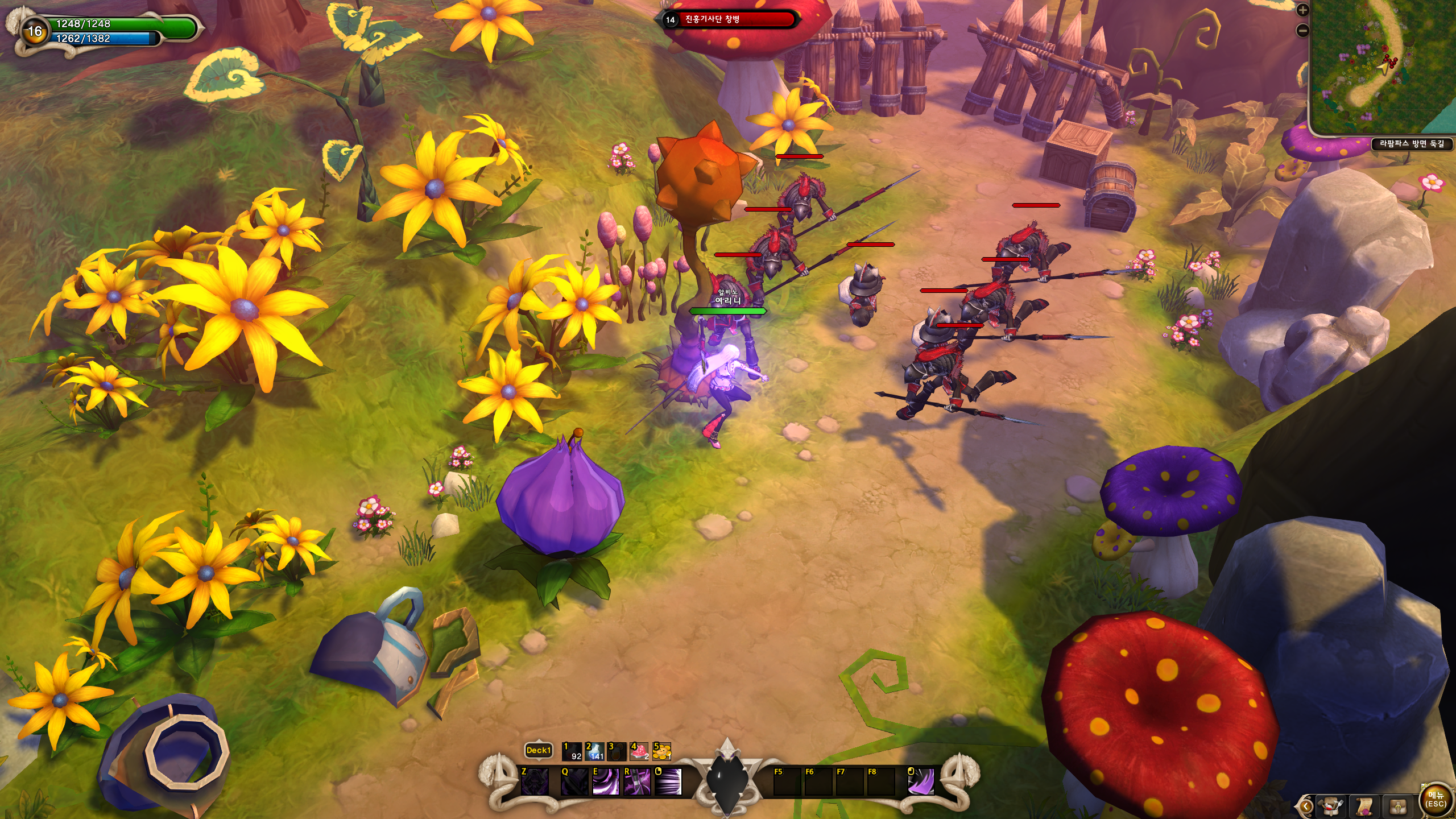Collapse the menu tray with the arrow button
This screenshot has height=819, width=1456.
pos(1305,806)
